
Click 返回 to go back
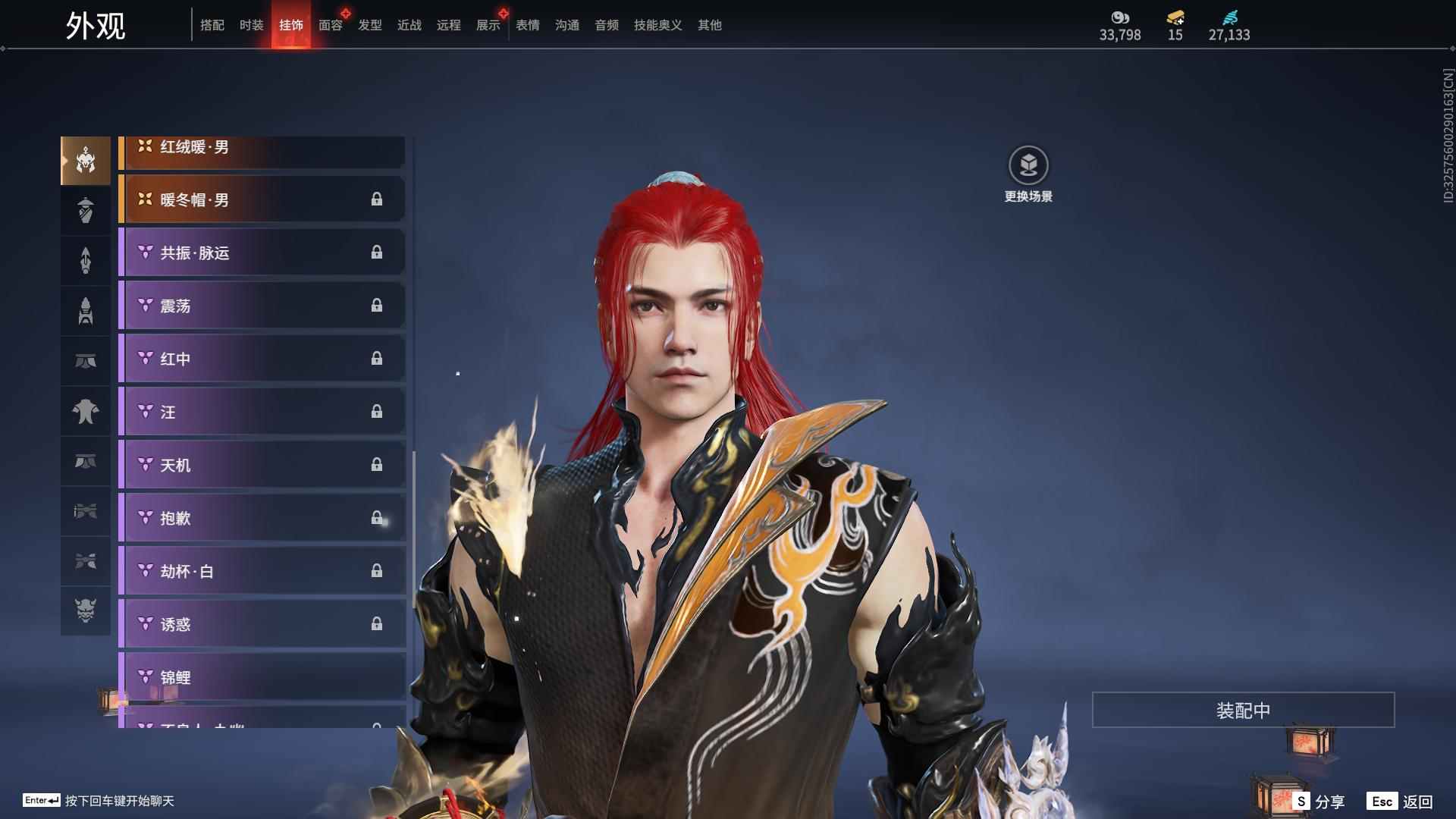1401,801
